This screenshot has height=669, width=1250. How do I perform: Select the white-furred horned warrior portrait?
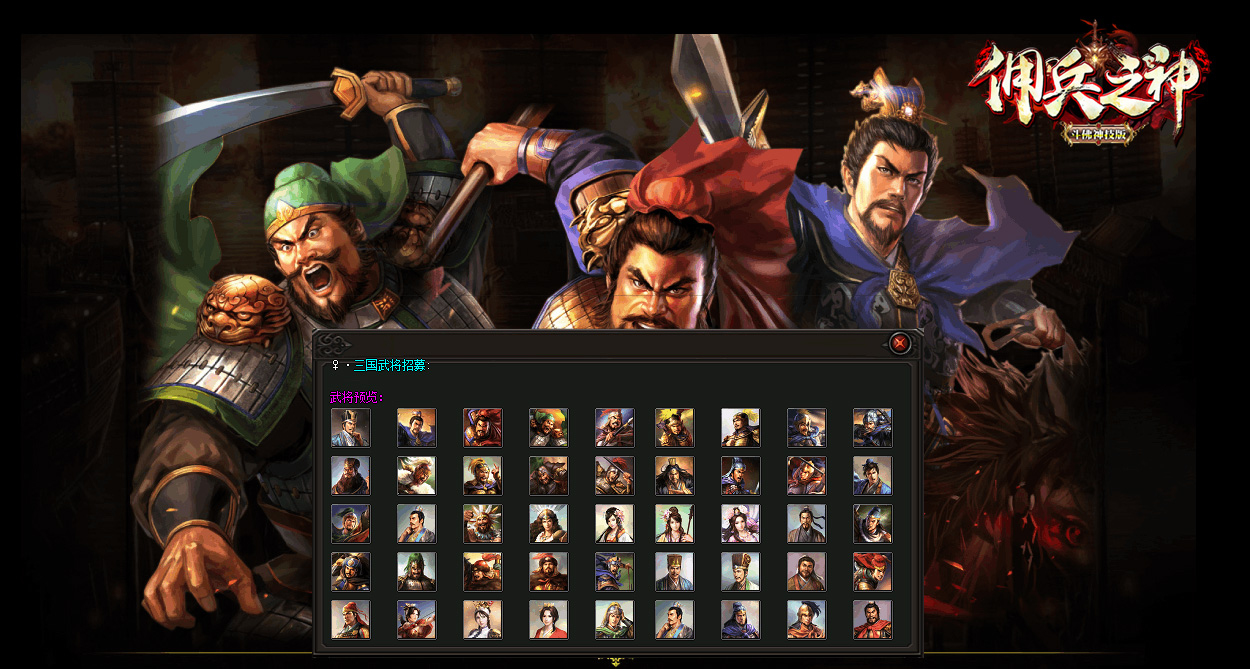(x=416, y=476)
